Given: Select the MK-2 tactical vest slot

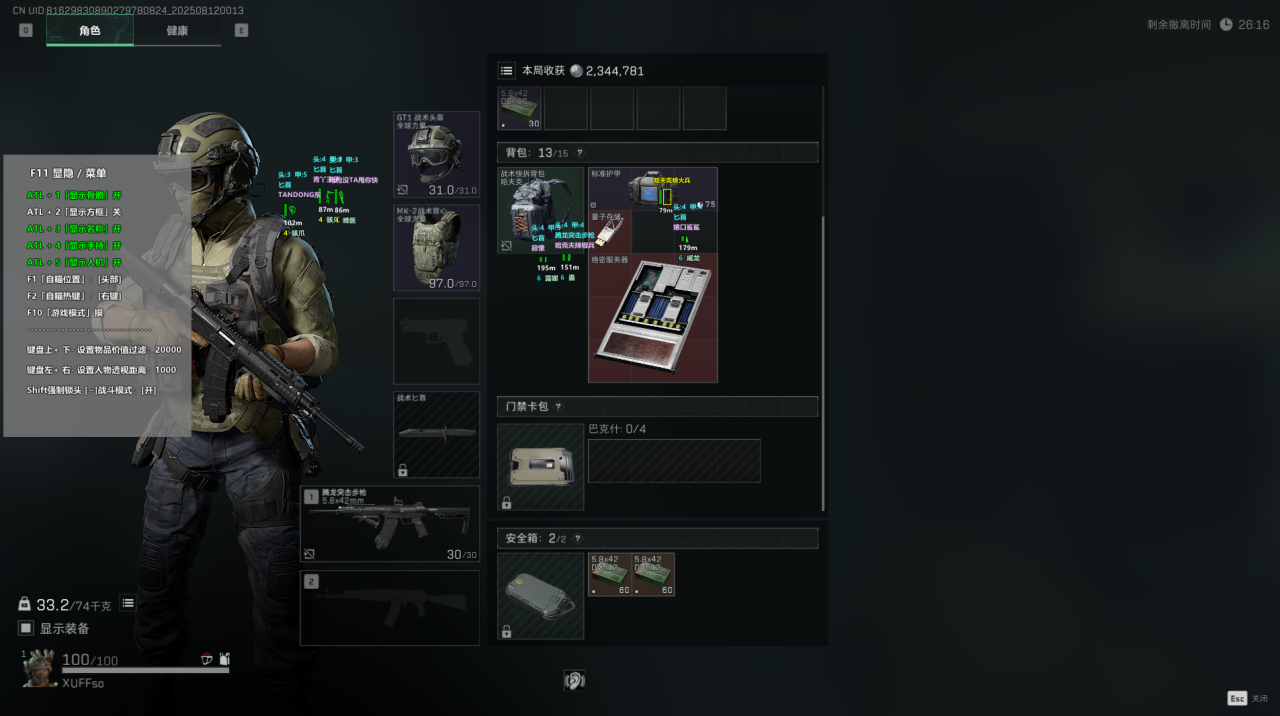Looking at the screenshot, I should pos(436,247).
